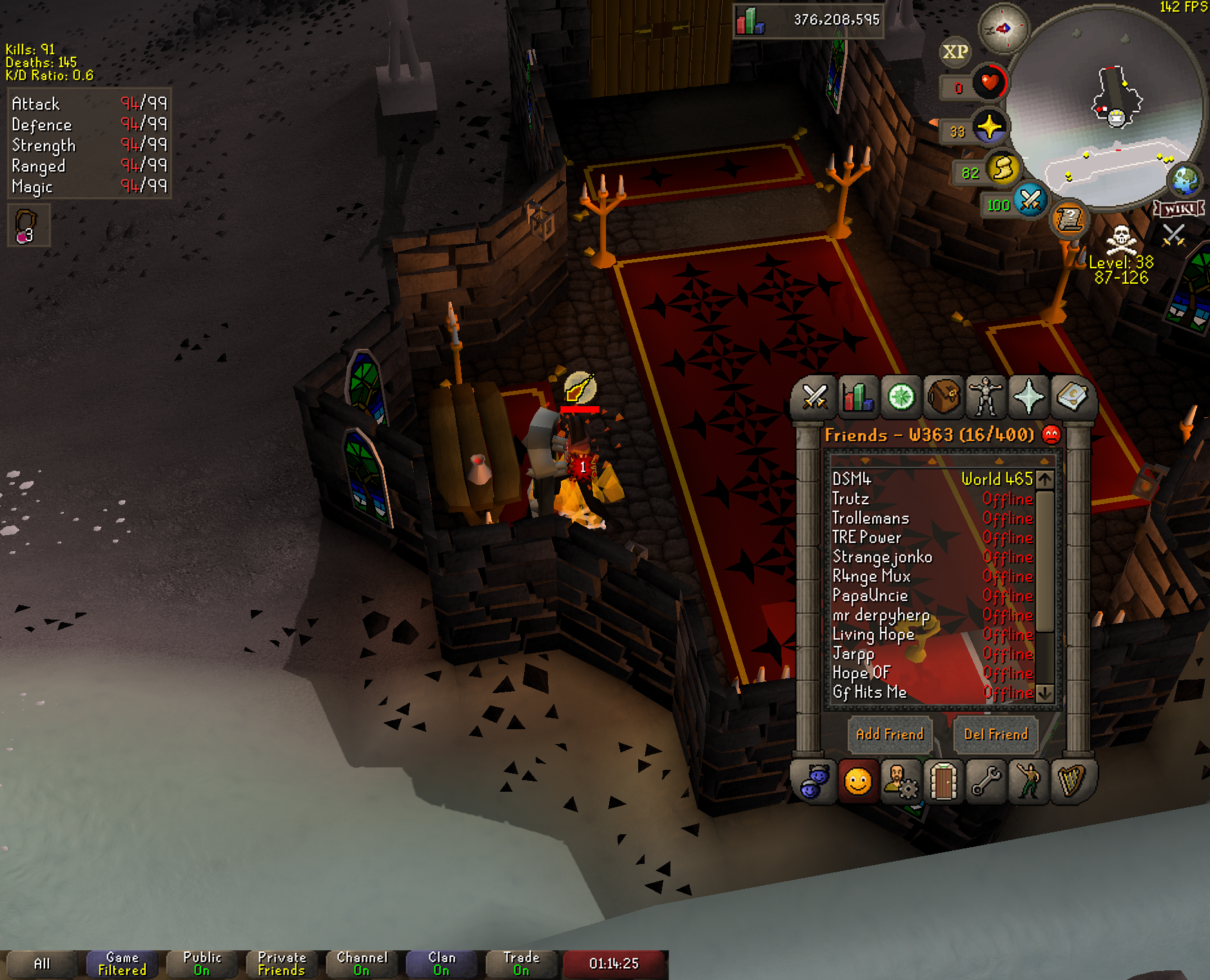The image size is (1210, 980).
Task: Open the Combat Options tab
Action: point(815,396)
